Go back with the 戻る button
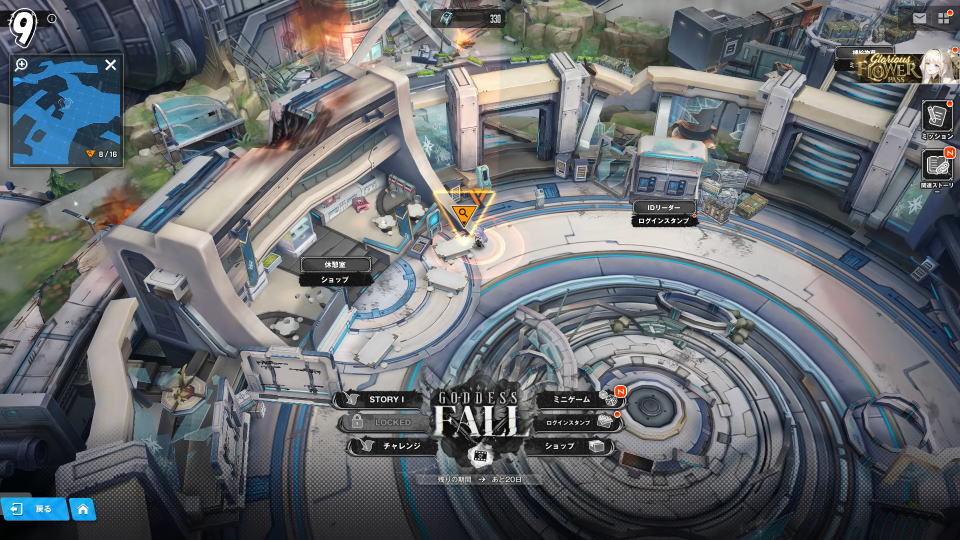Viewport: 960px width, 540px height. coord(34,509)
